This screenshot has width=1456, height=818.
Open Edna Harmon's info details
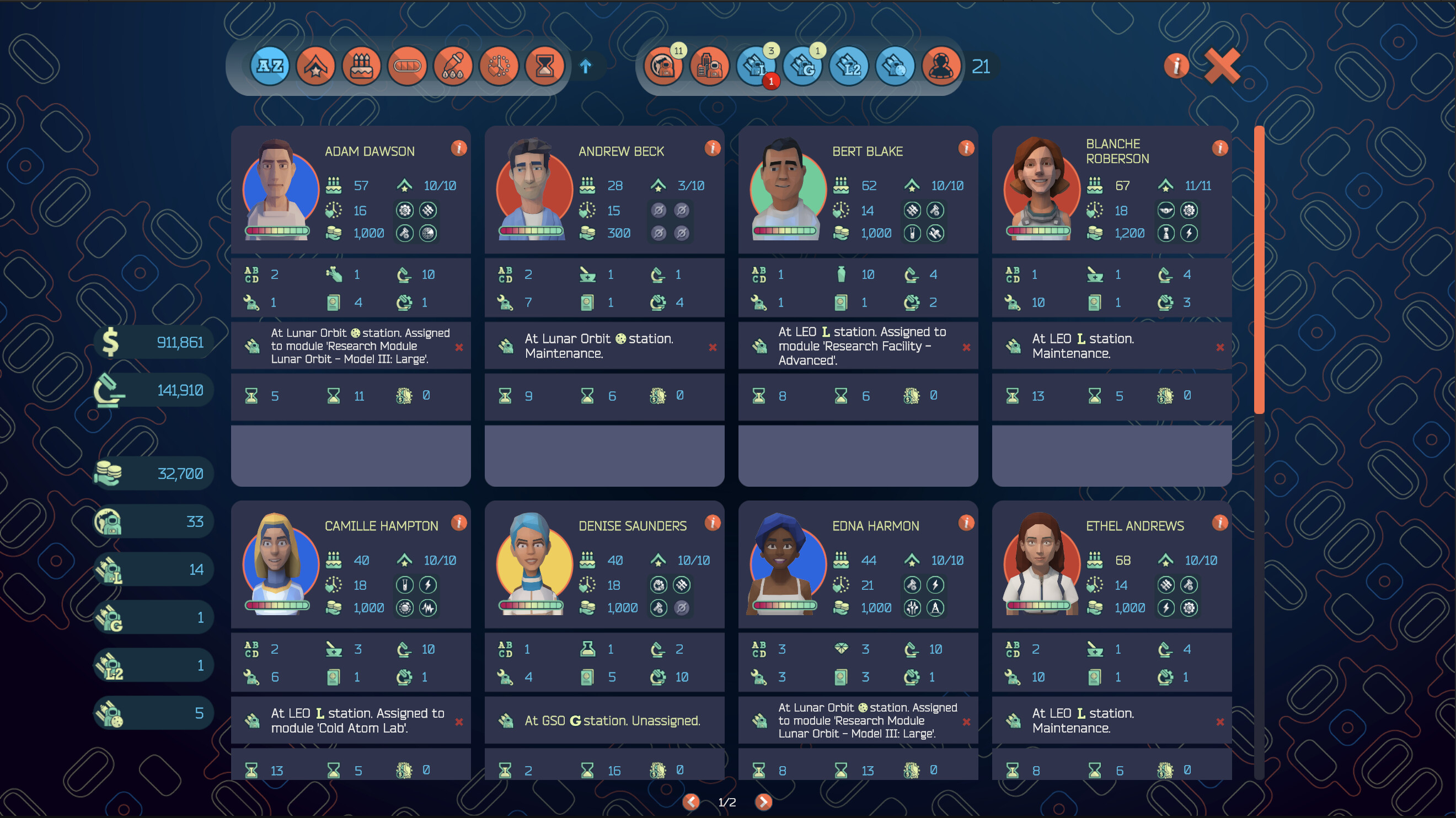pyautogui.click(x=966, y=523)
